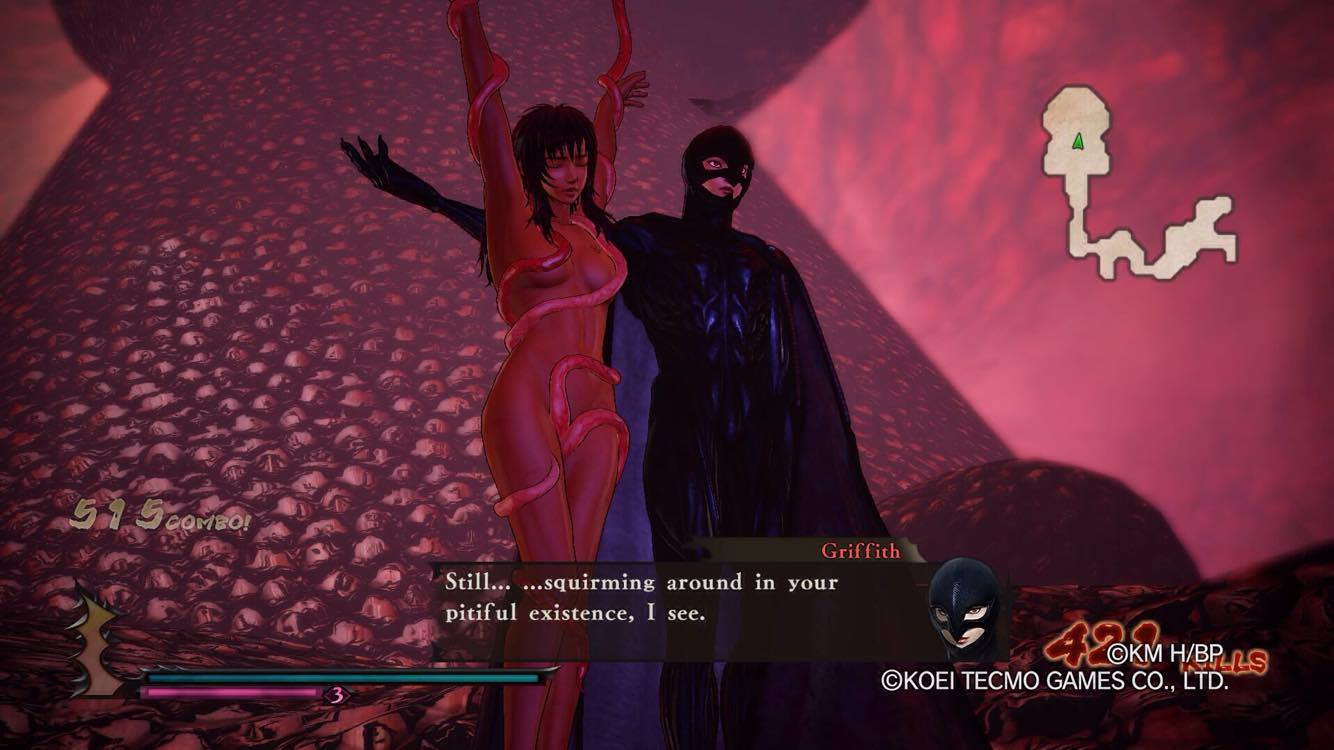This screenshot has width=1334, height=750.
Task: Select the green player arrow on minimap
Action: coord(1078,142)
